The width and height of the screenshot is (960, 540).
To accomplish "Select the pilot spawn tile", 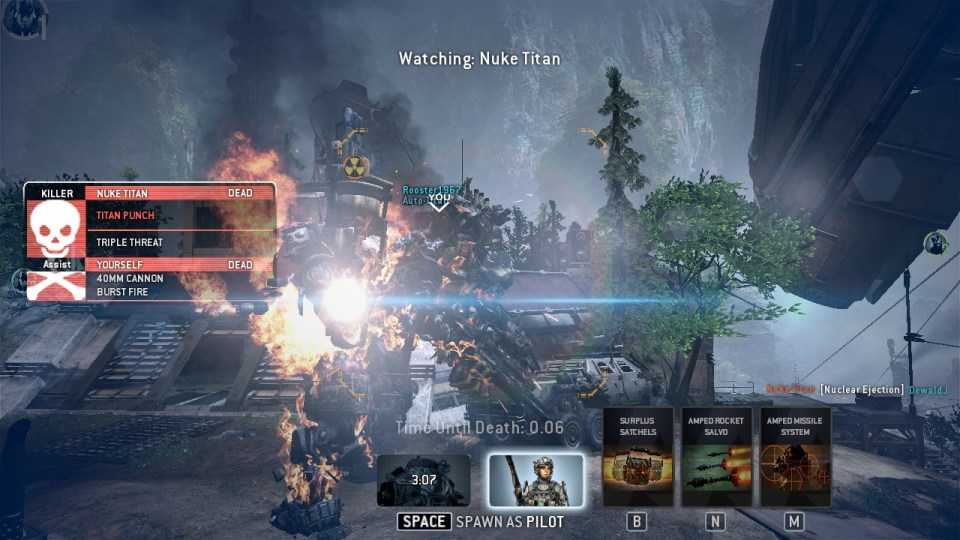I will (x=535, y=480).
